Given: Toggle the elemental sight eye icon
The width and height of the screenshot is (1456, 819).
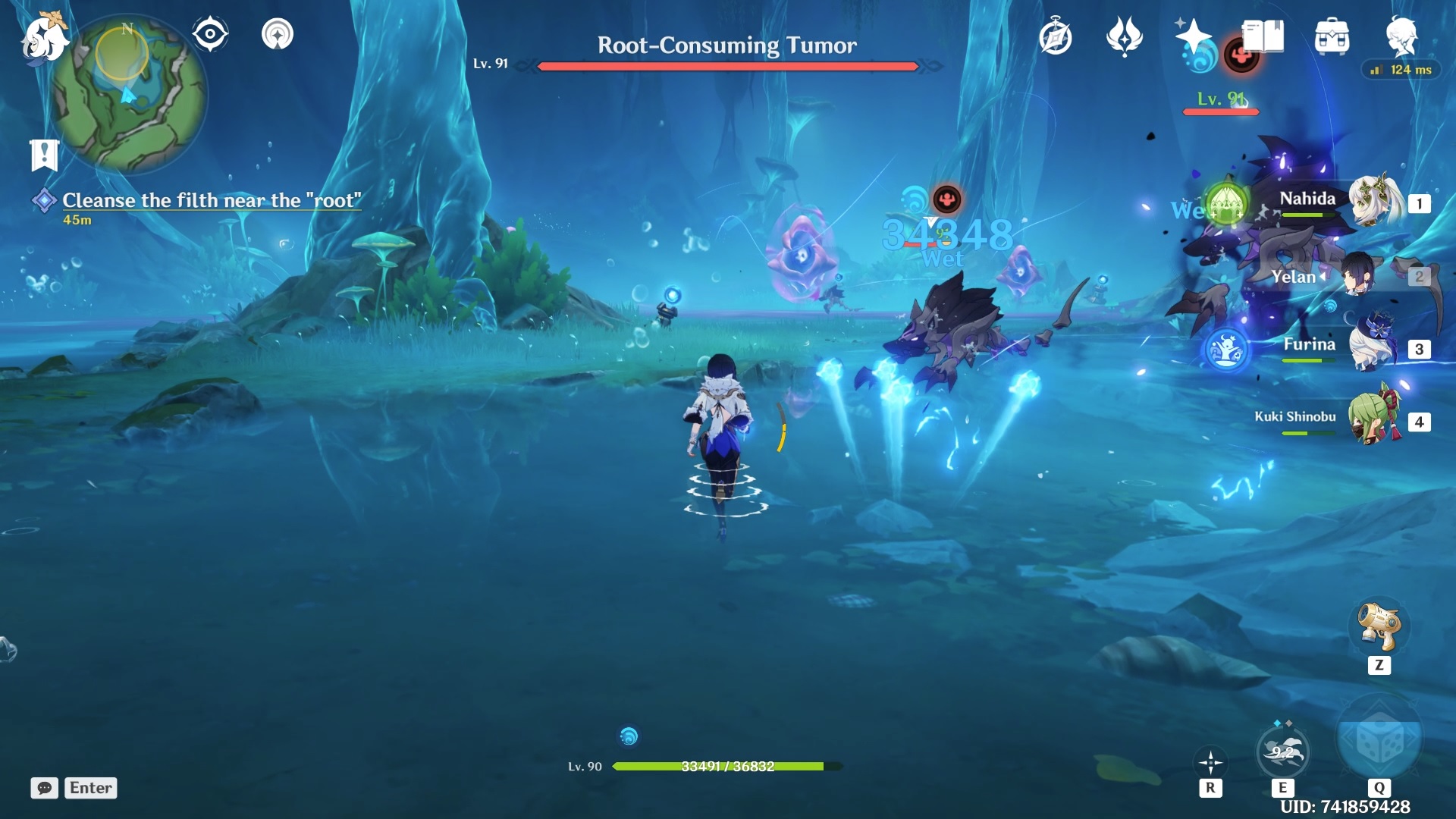Looking at the screenshot, I should click(210, 34).
